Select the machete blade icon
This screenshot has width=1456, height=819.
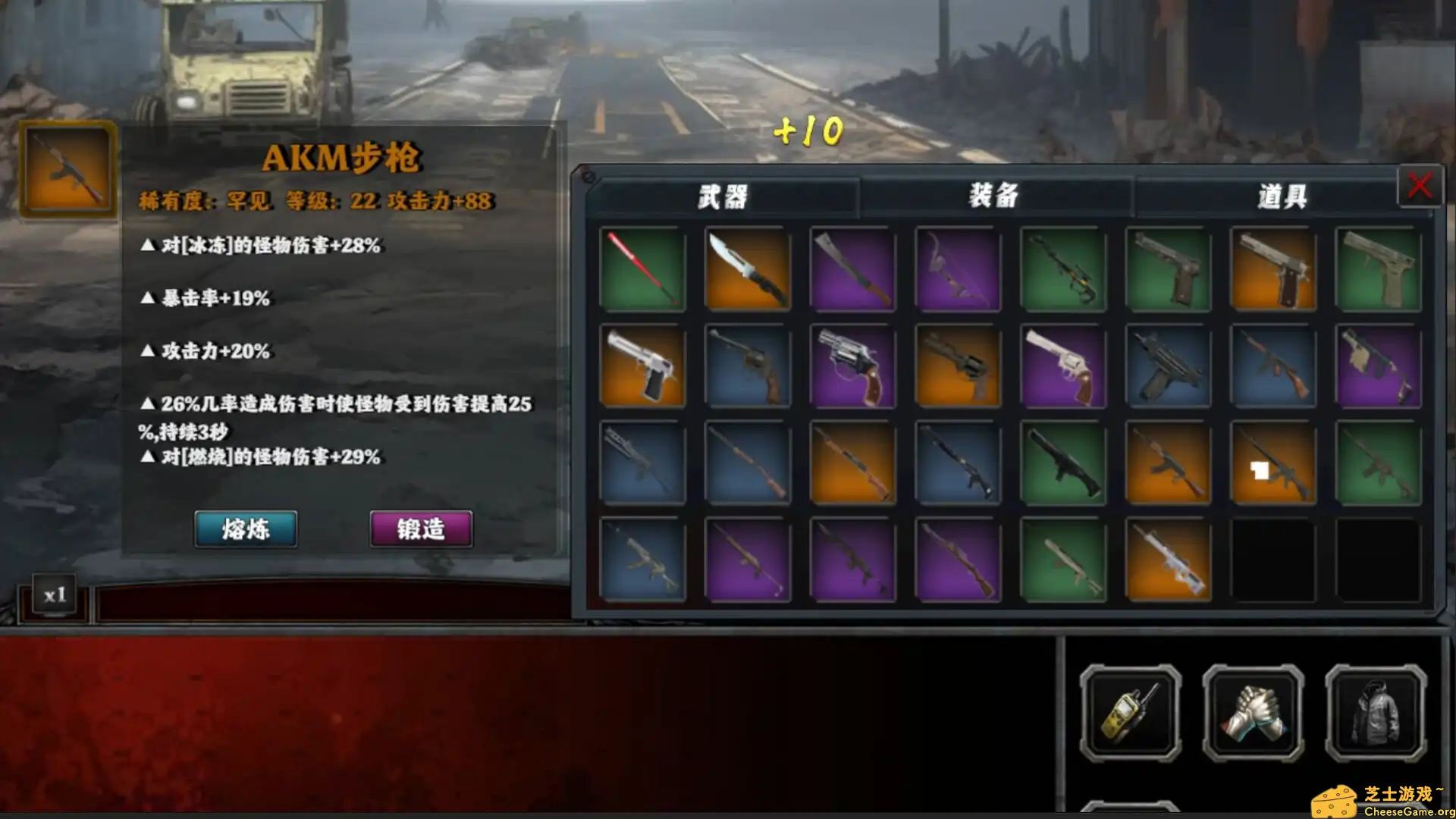(852, 269)
